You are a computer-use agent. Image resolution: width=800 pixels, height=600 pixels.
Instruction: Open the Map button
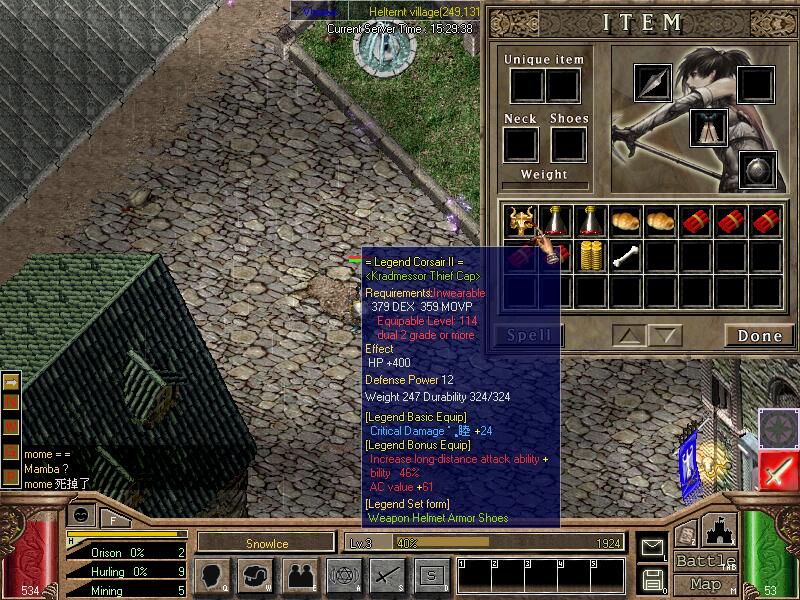[706, 583]
